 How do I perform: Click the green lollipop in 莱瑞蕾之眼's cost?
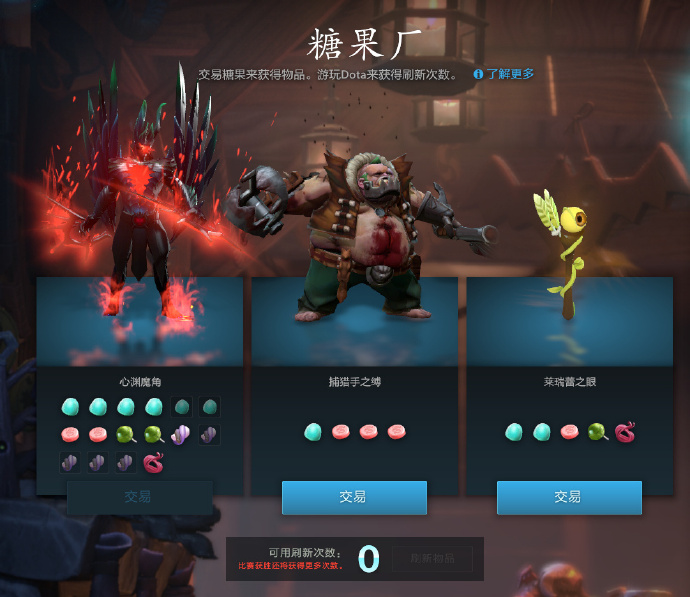click(x=597, y=432)
